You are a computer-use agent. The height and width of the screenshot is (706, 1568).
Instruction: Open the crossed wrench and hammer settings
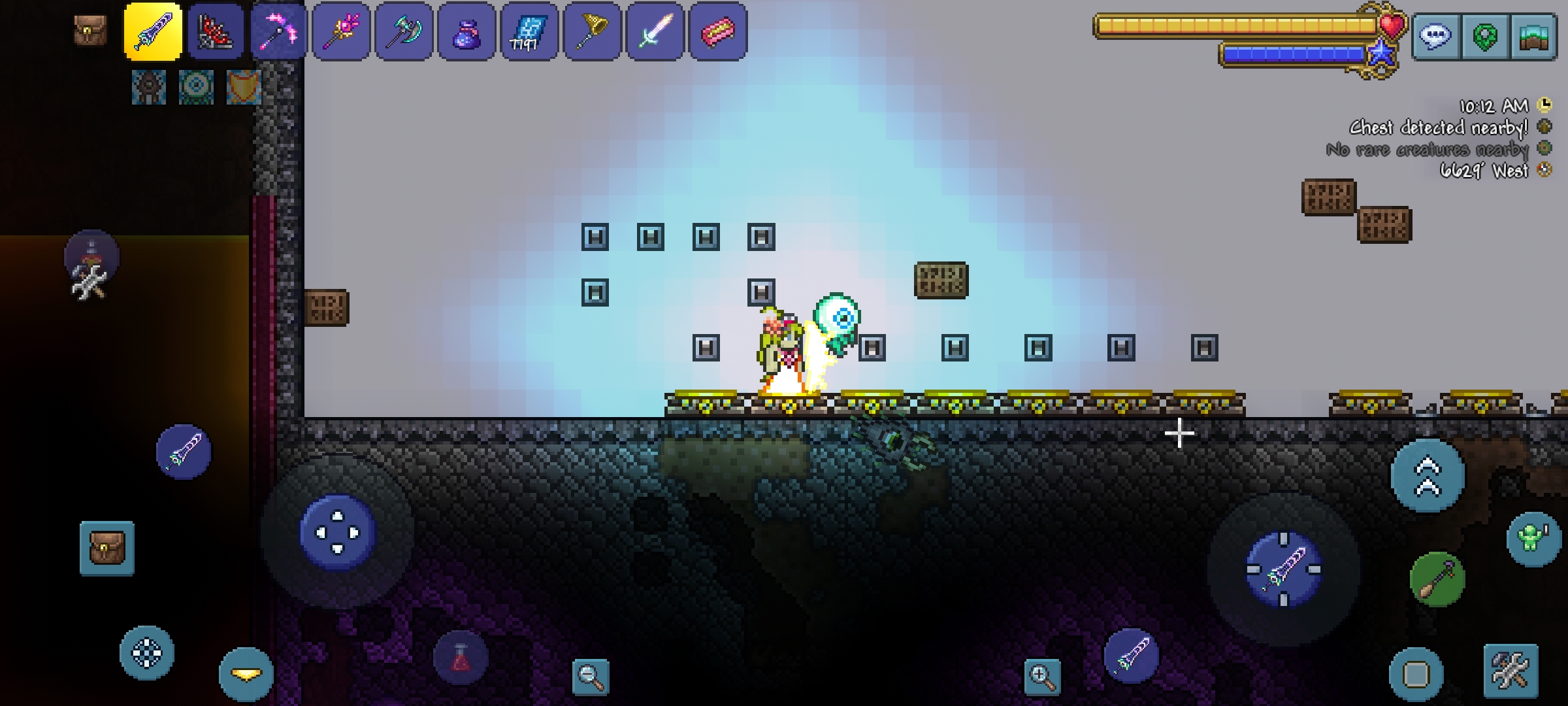pyautogui.click(x=1511, y=670)
